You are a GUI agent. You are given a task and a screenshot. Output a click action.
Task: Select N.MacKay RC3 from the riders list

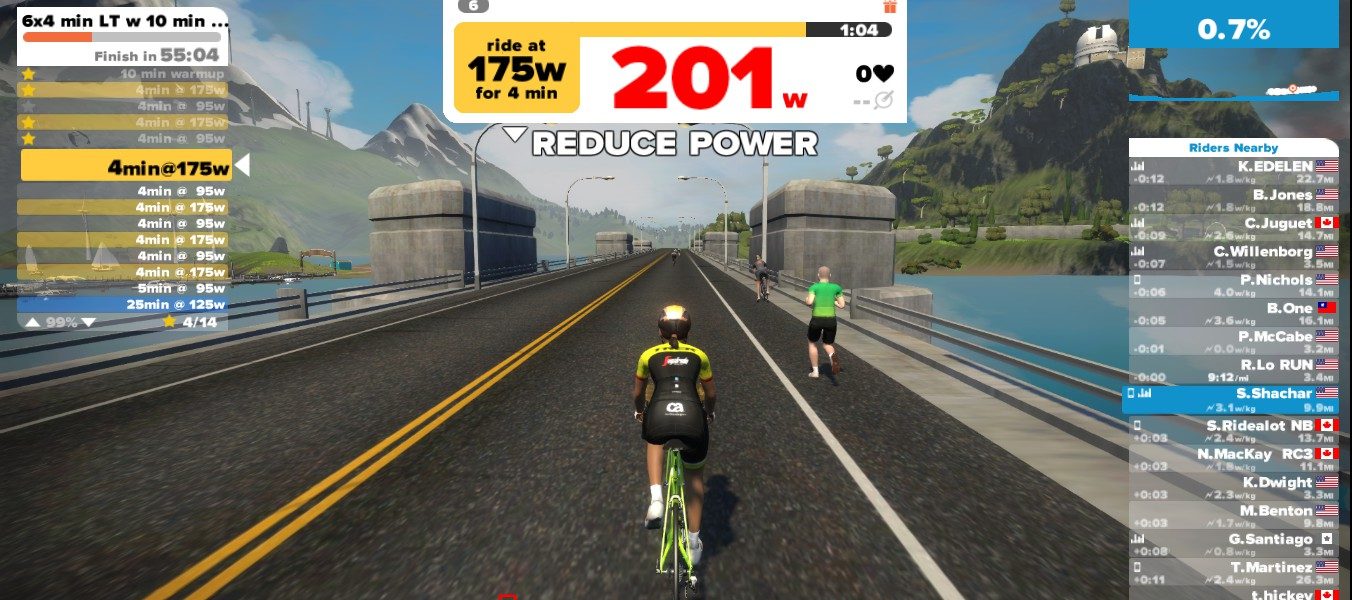[1233, 459]
